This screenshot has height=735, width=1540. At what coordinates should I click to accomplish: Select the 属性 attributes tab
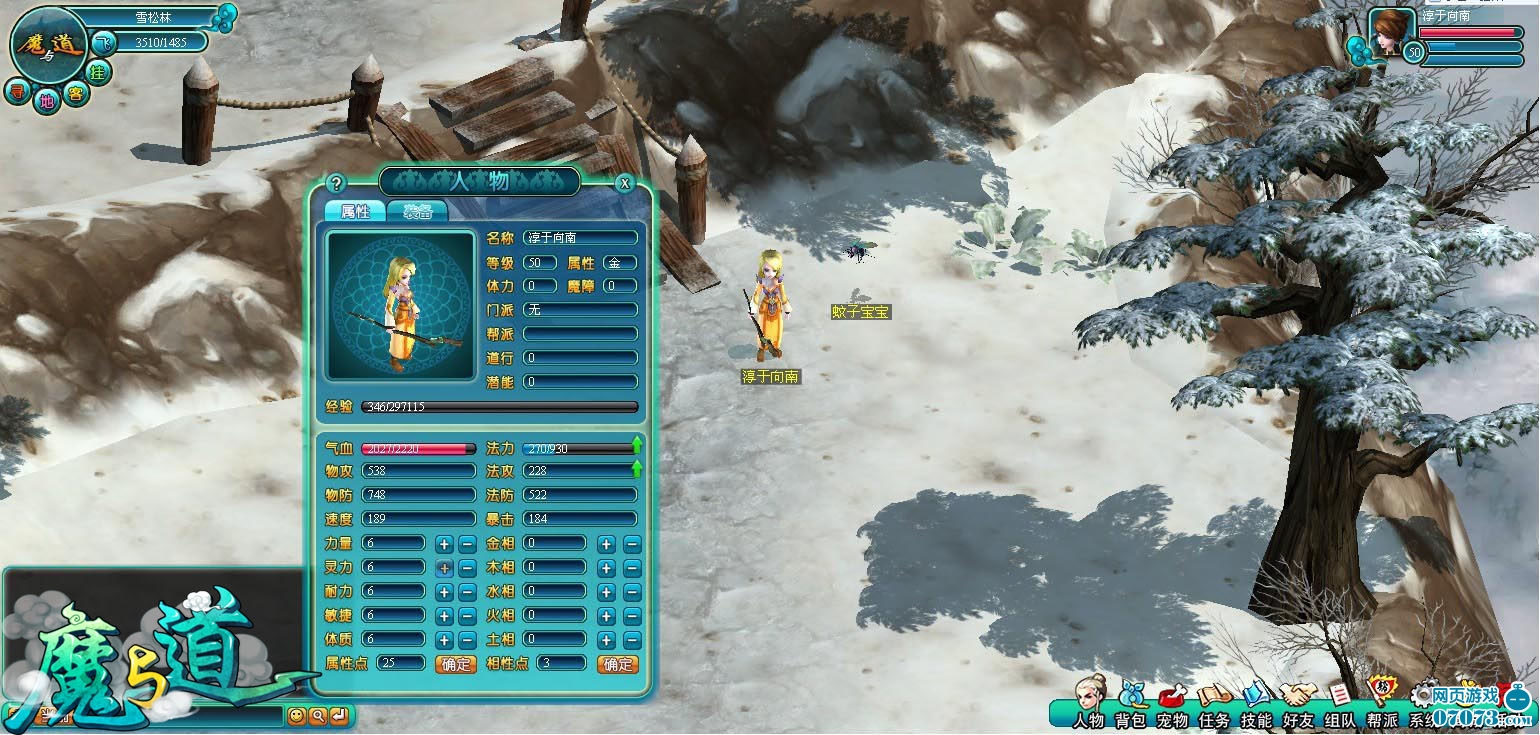[x=355, y=211]
